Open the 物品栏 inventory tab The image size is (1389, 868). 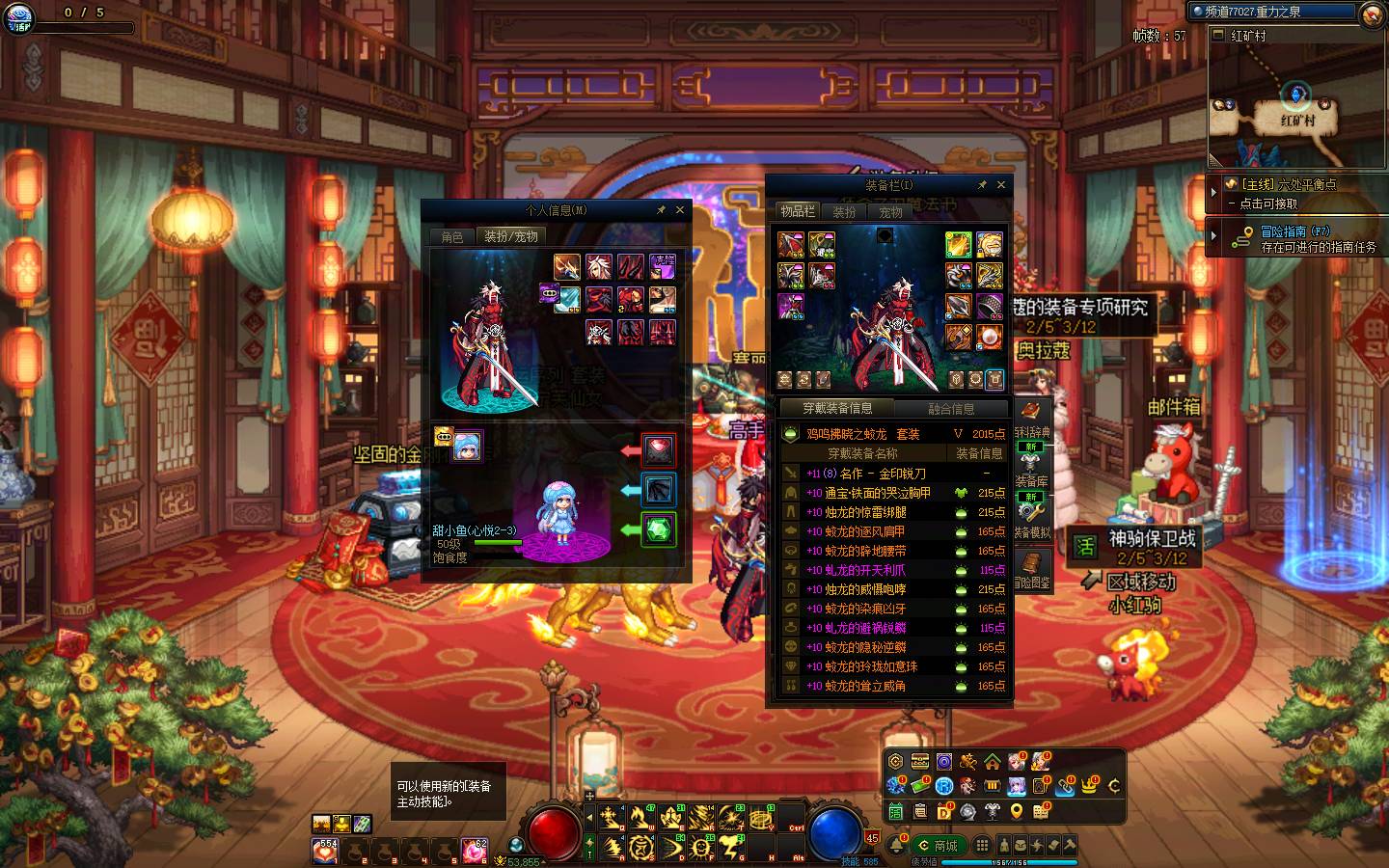[798, 211]
